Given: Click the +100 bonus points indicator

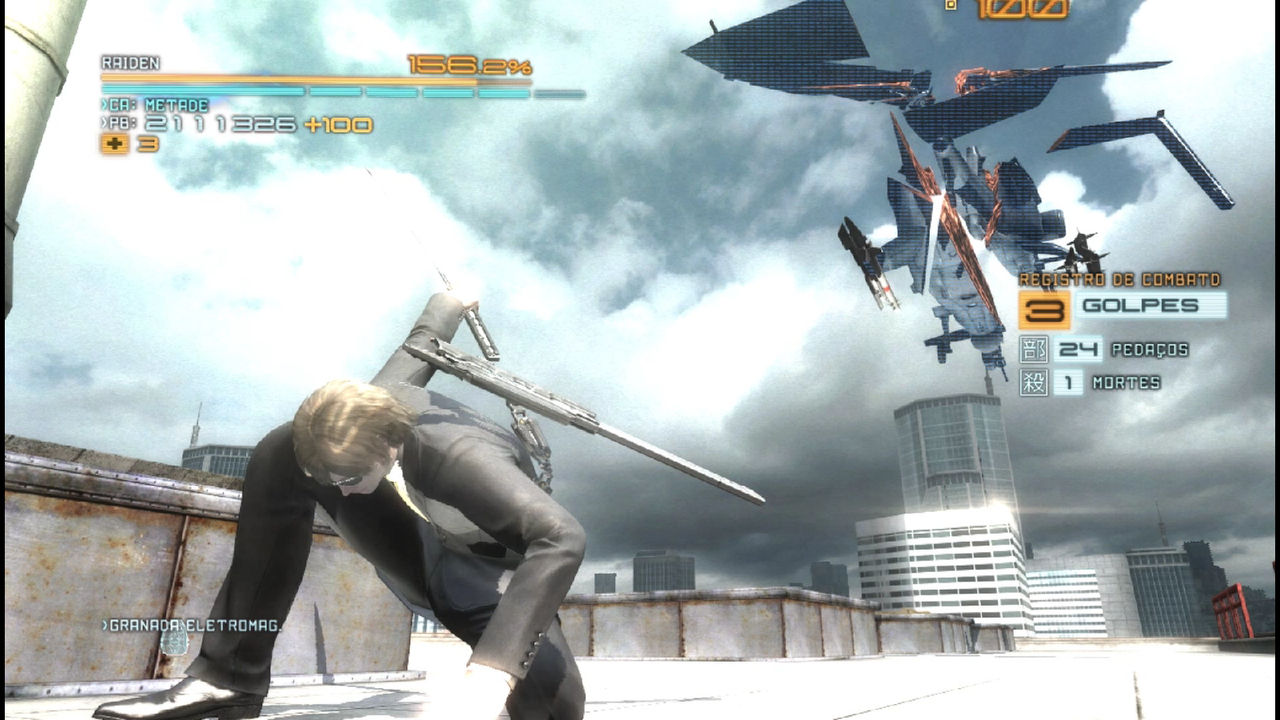Looking at the screenshot, I should click(x=335, y=123).
